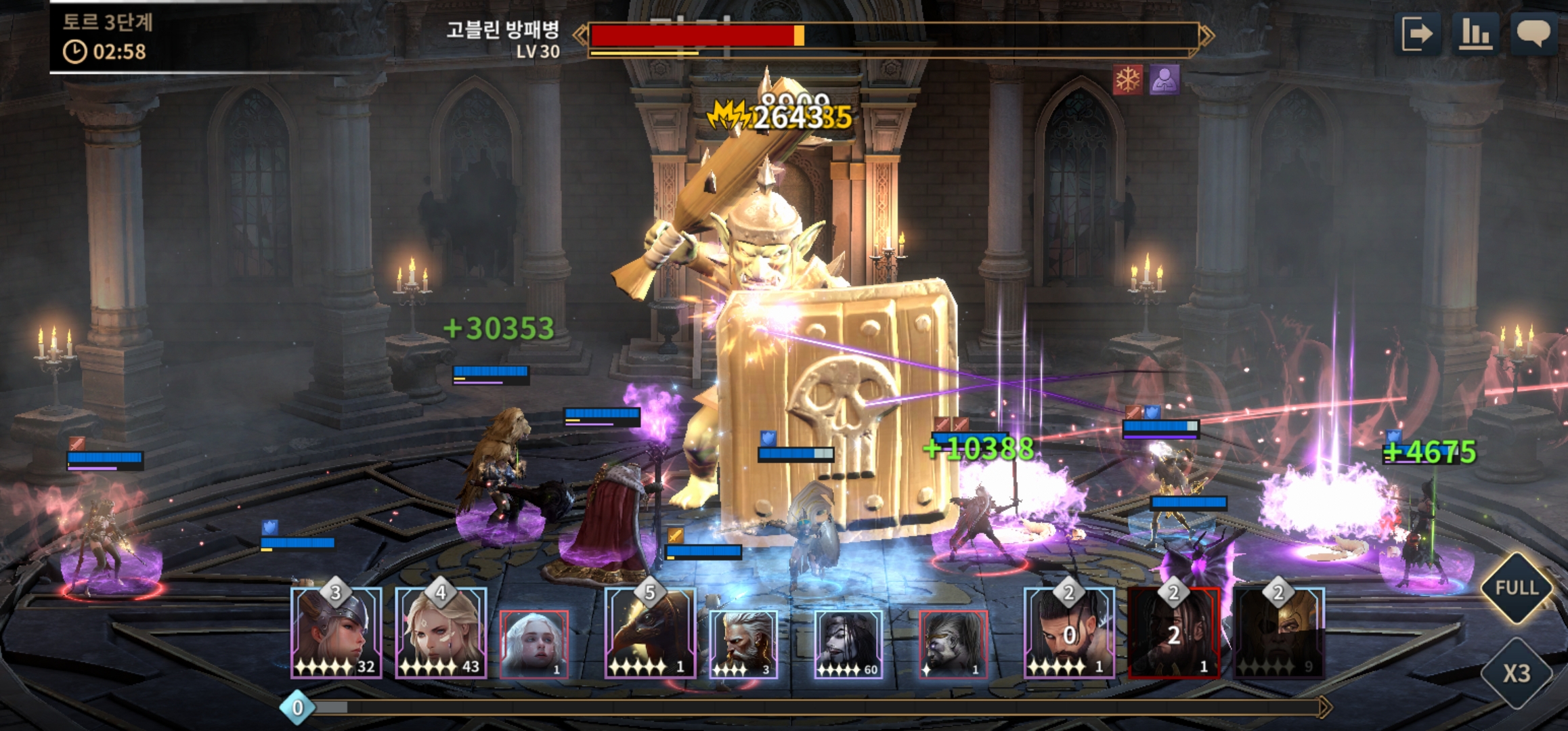Toggle the FULL auto-battle diamond button

1517,588
